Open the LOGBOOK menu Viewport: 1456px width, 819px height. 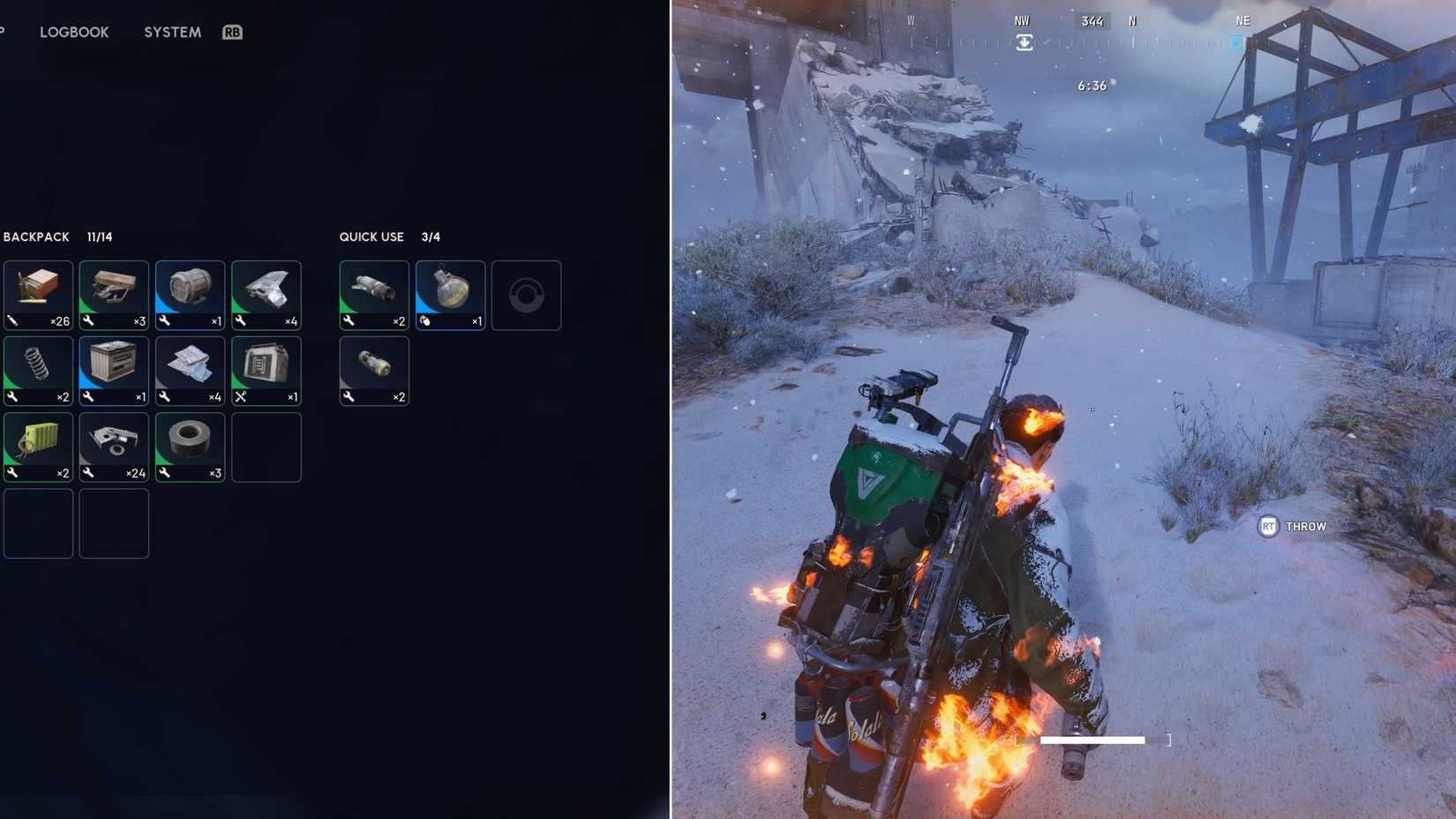[74, 32]
